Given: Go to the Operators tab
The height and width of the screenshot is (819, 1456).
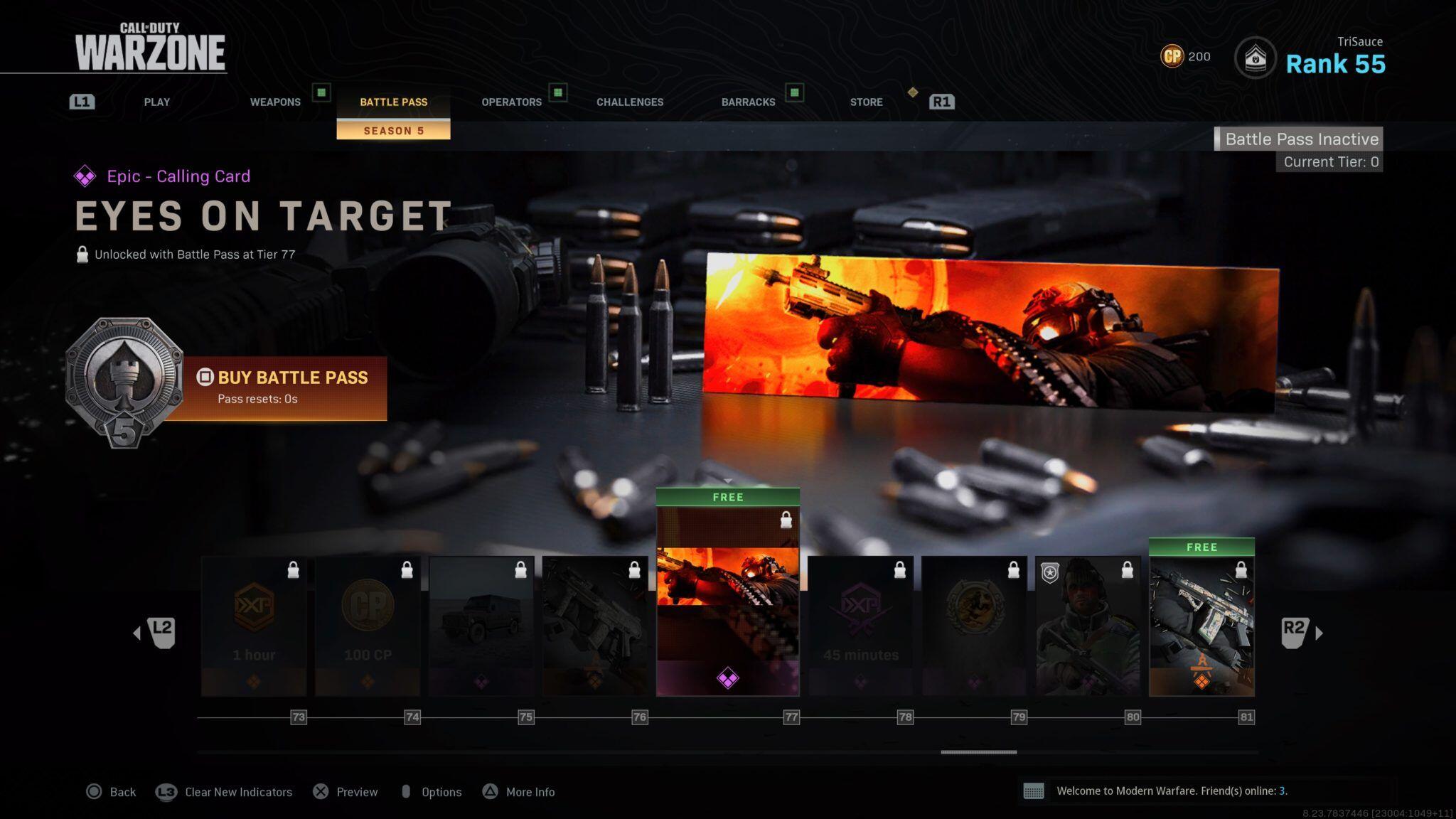Looking at the screenshot, I should (x=511, y=102).
